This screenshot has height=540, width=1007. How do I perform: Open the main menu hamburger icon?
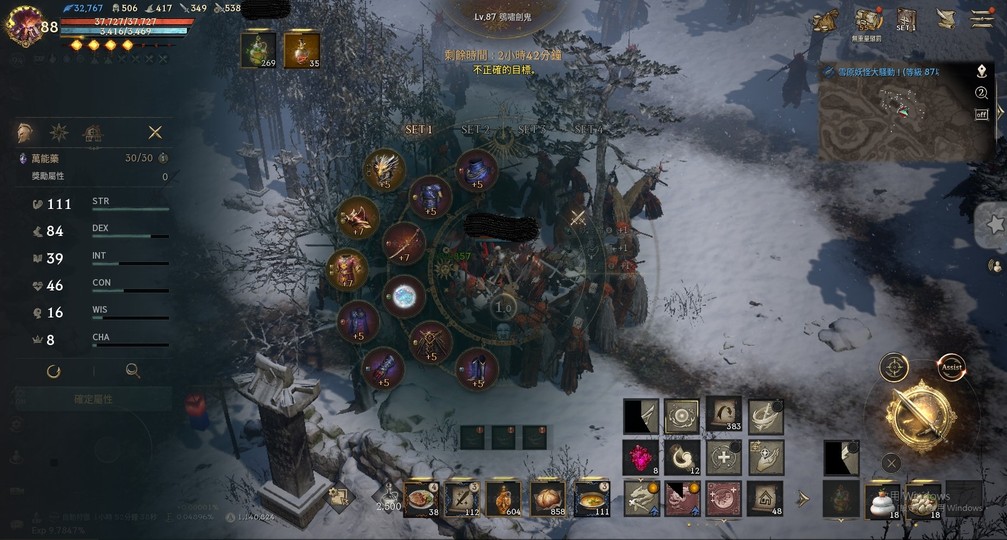click(x=981, y=19)
